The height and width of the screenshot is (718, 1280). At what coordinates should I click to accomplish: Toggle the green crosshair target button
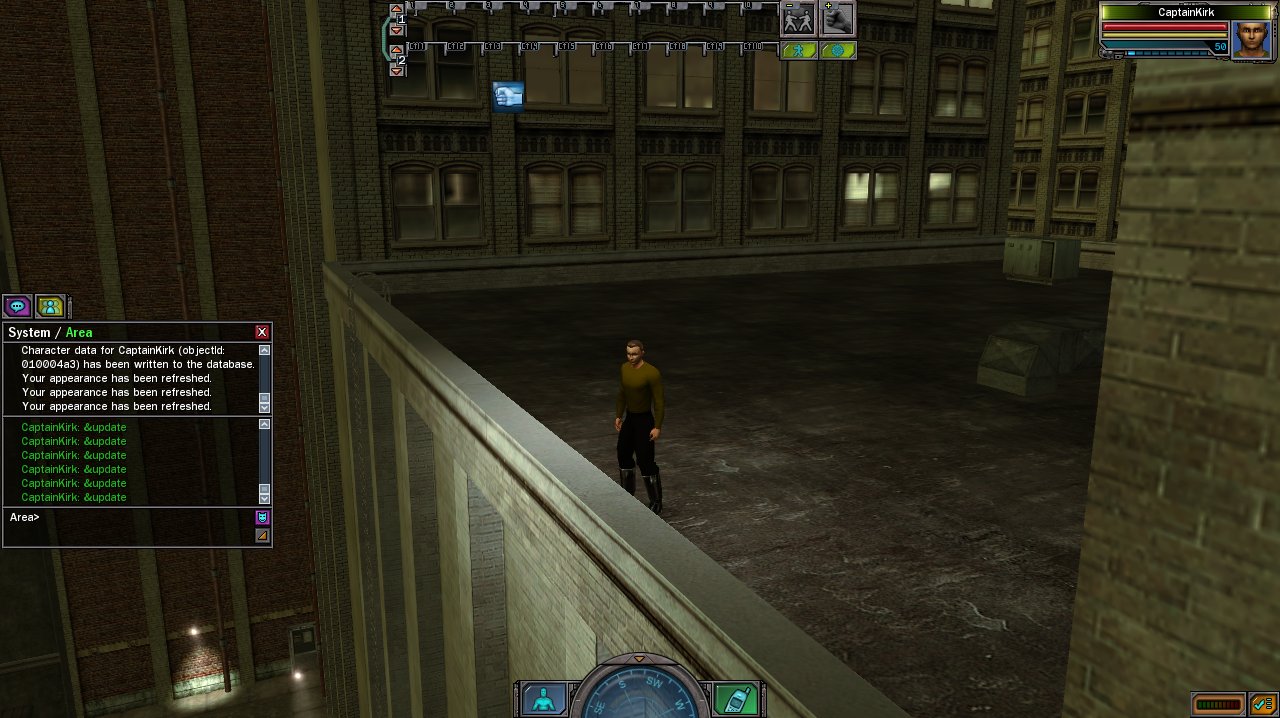tap(838, 50)
